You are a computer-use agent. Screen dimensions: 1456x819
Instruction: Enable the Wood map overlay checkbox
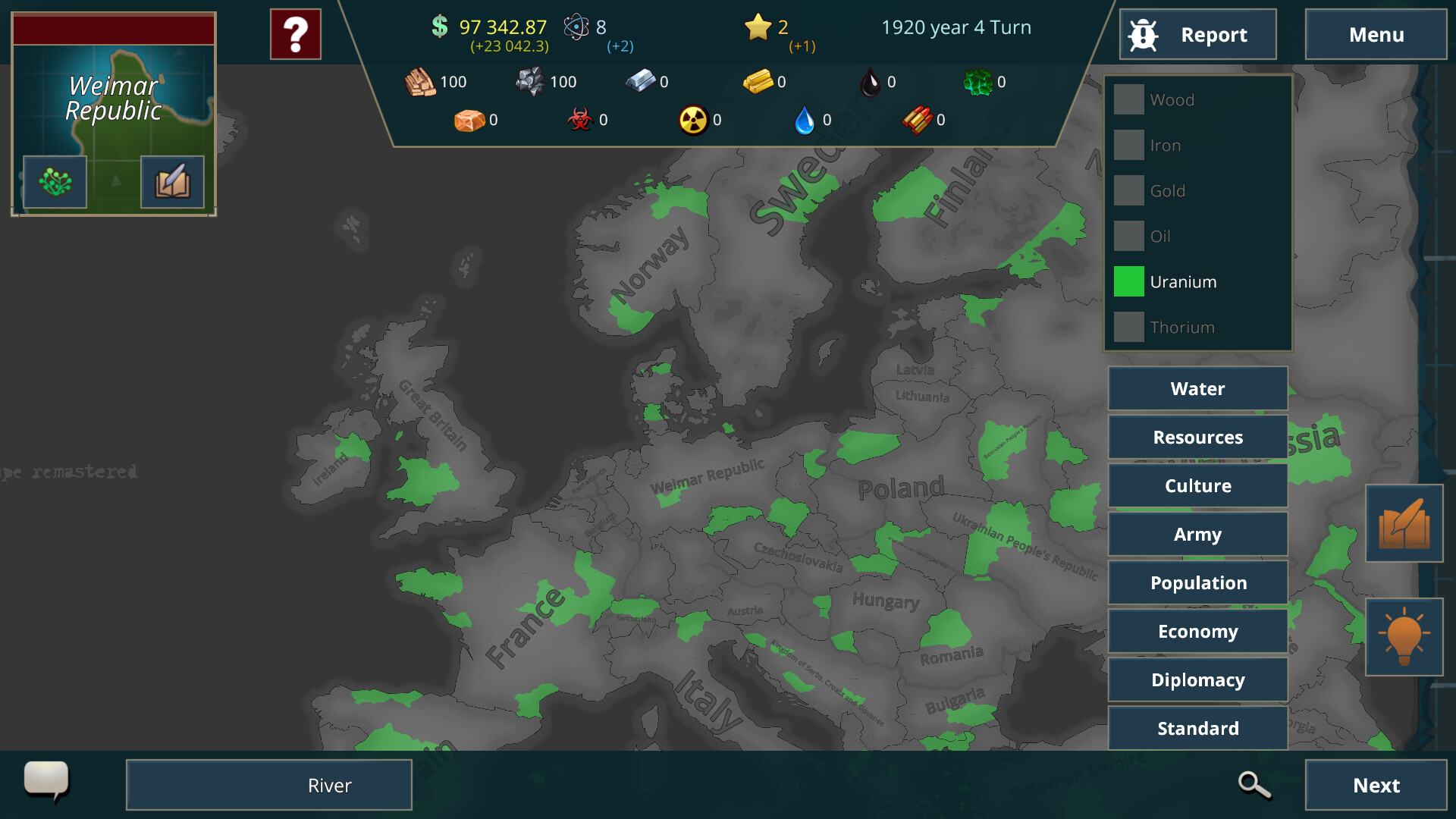click(x=1128, y=99)
